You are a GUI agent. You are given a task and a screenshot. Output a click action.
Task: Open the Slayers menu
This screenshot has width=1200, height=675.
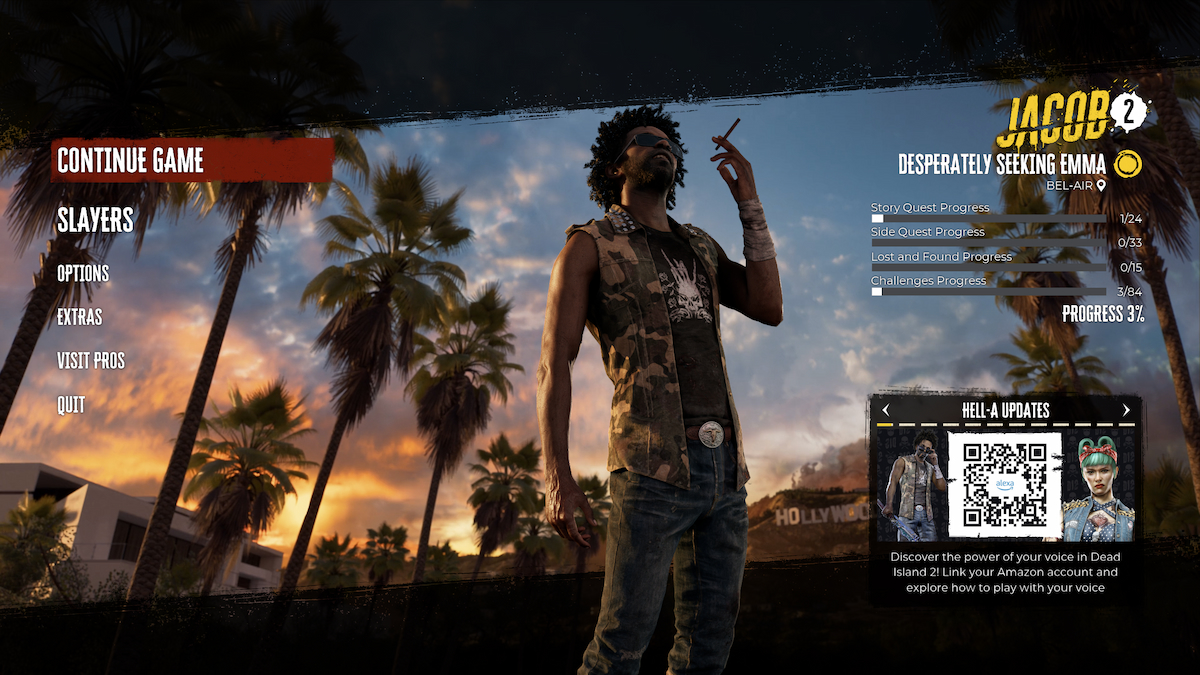95,220
